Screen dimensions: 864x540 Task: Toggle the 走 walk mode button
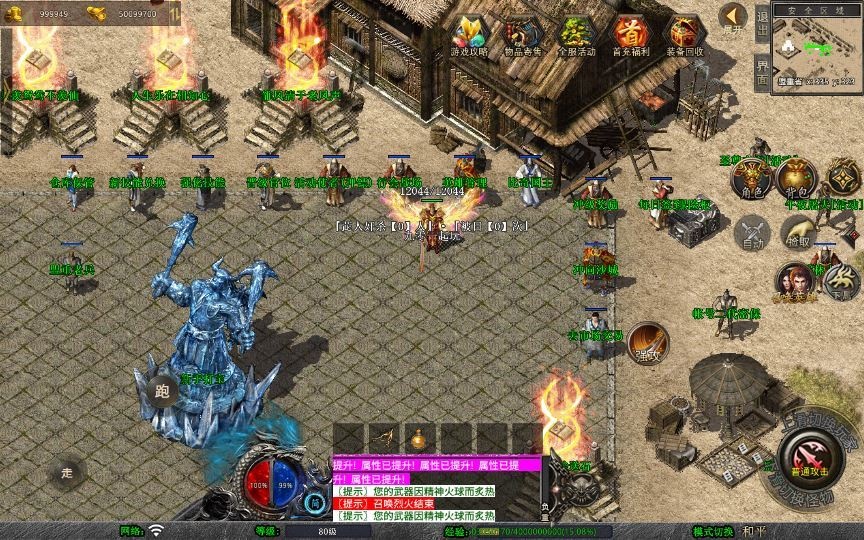point(68,472)
